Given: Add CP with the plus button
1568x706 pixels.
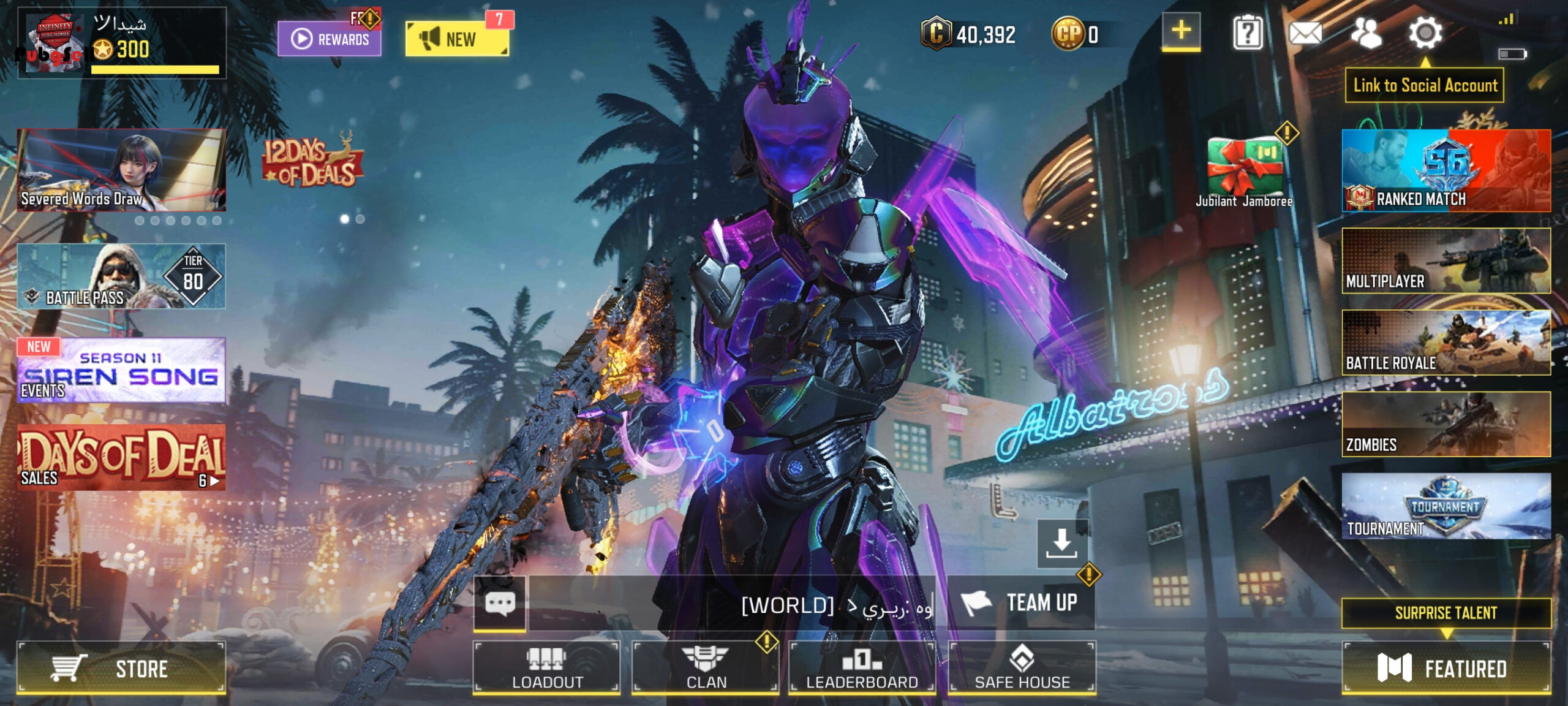Looking at the screenshot, I should [1181, 31].
